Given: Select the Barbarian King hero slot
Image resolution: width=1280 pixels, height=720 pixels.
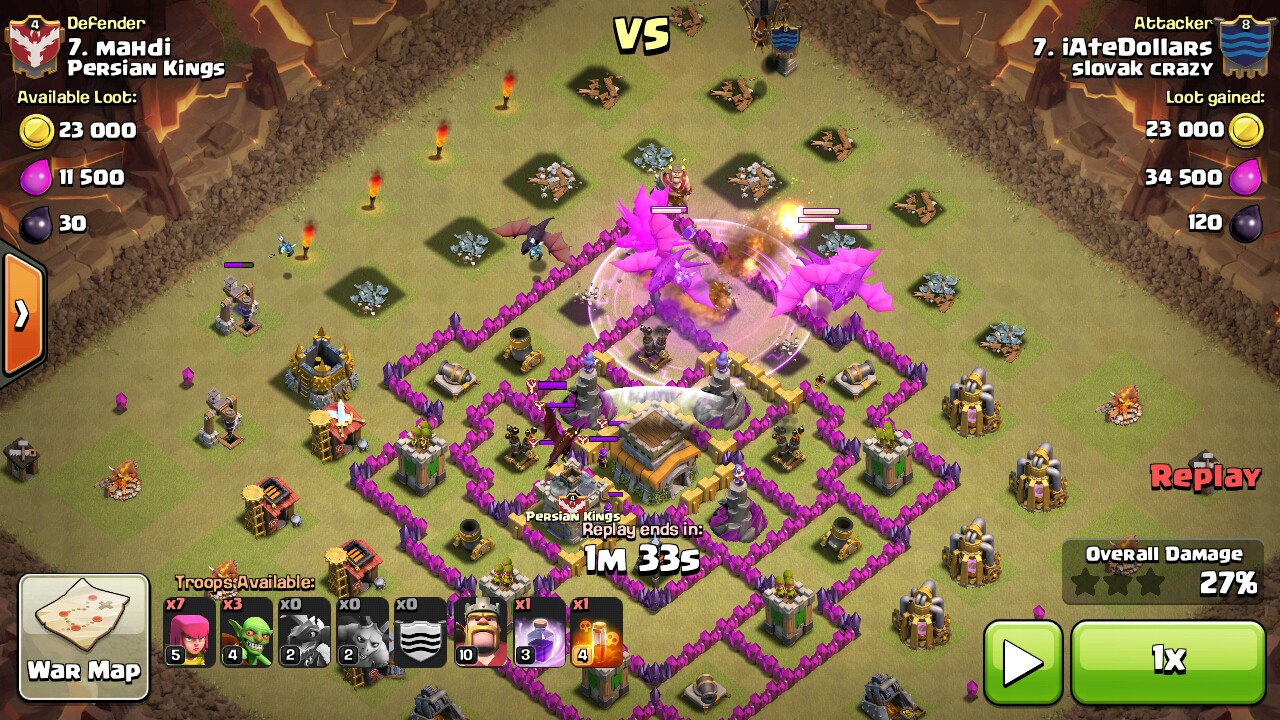Looking at the screenshot, I should coord(480,632).
